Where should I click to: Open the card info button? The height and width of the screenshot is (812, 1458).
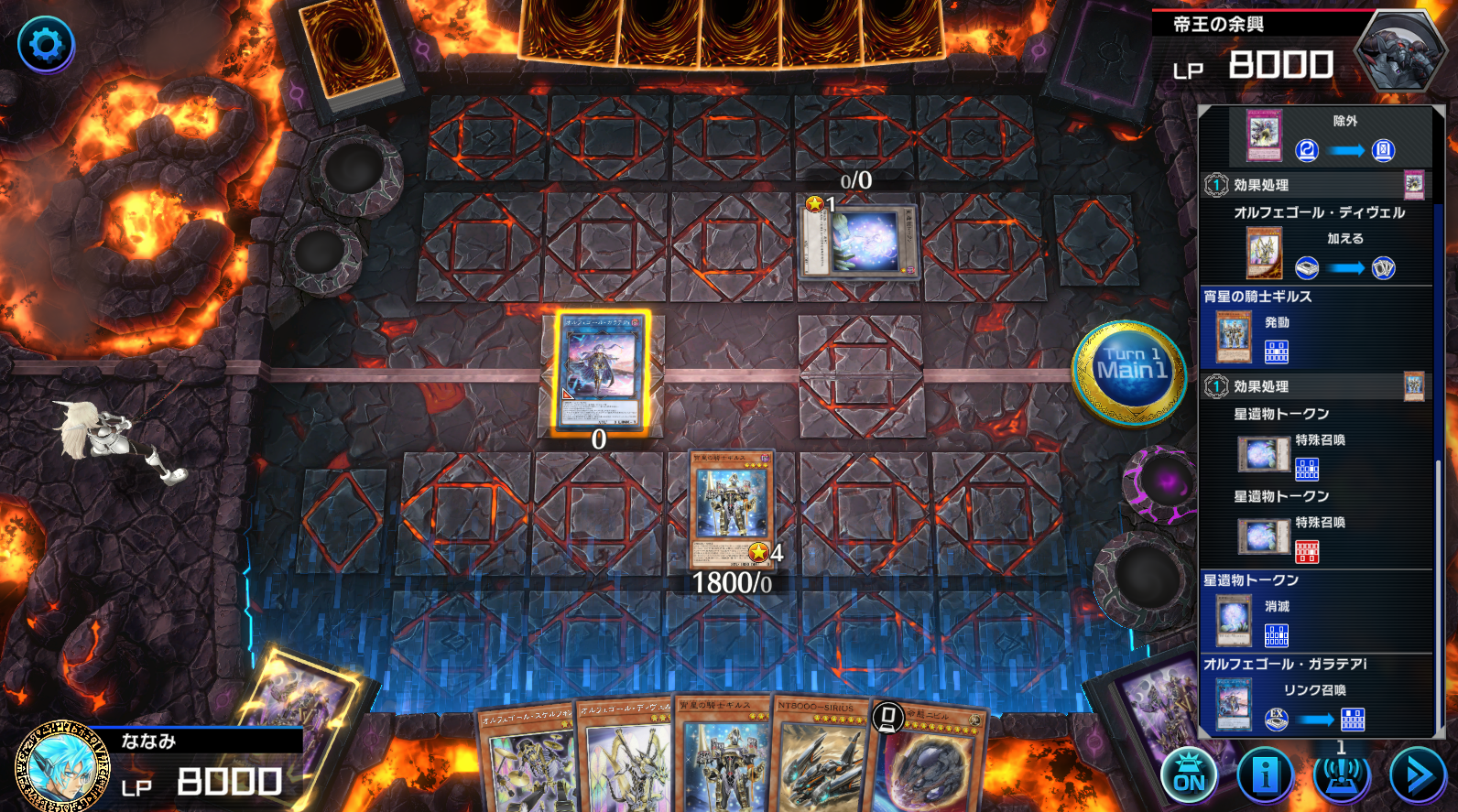pyautogui.click(x=1265, y=775)
